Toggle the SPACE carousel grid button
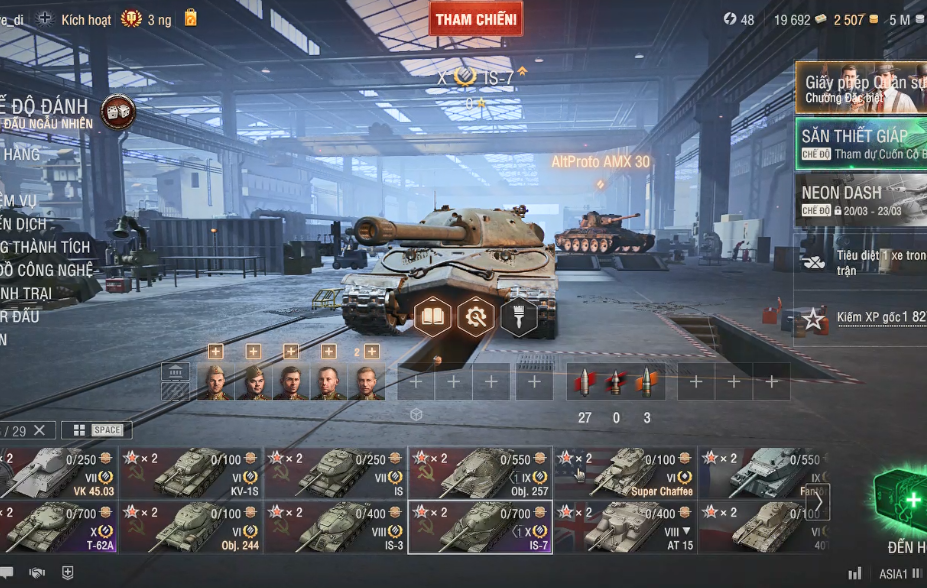This screenshot has width=927, height=588. pos(96,430)
